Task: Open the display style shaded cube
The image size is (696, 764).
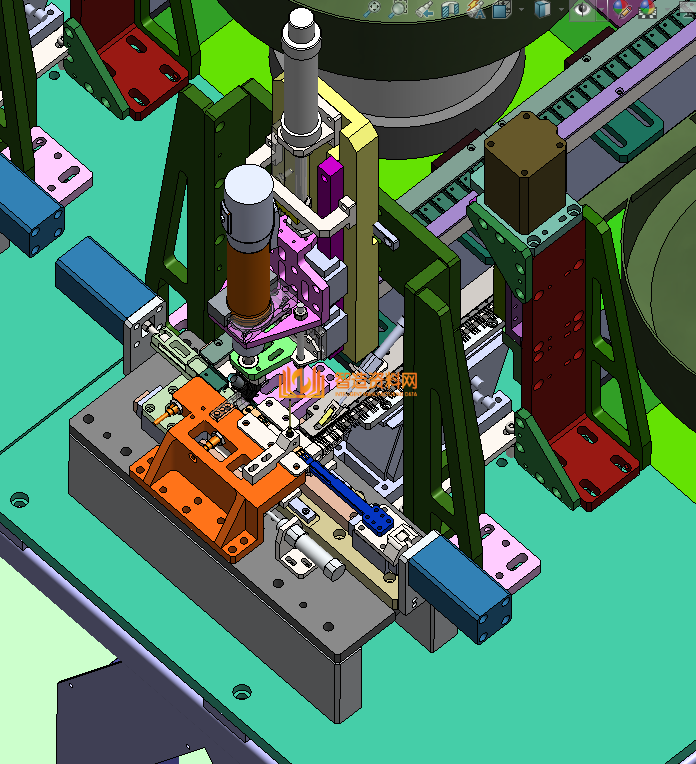Action: tap(542, 10)
